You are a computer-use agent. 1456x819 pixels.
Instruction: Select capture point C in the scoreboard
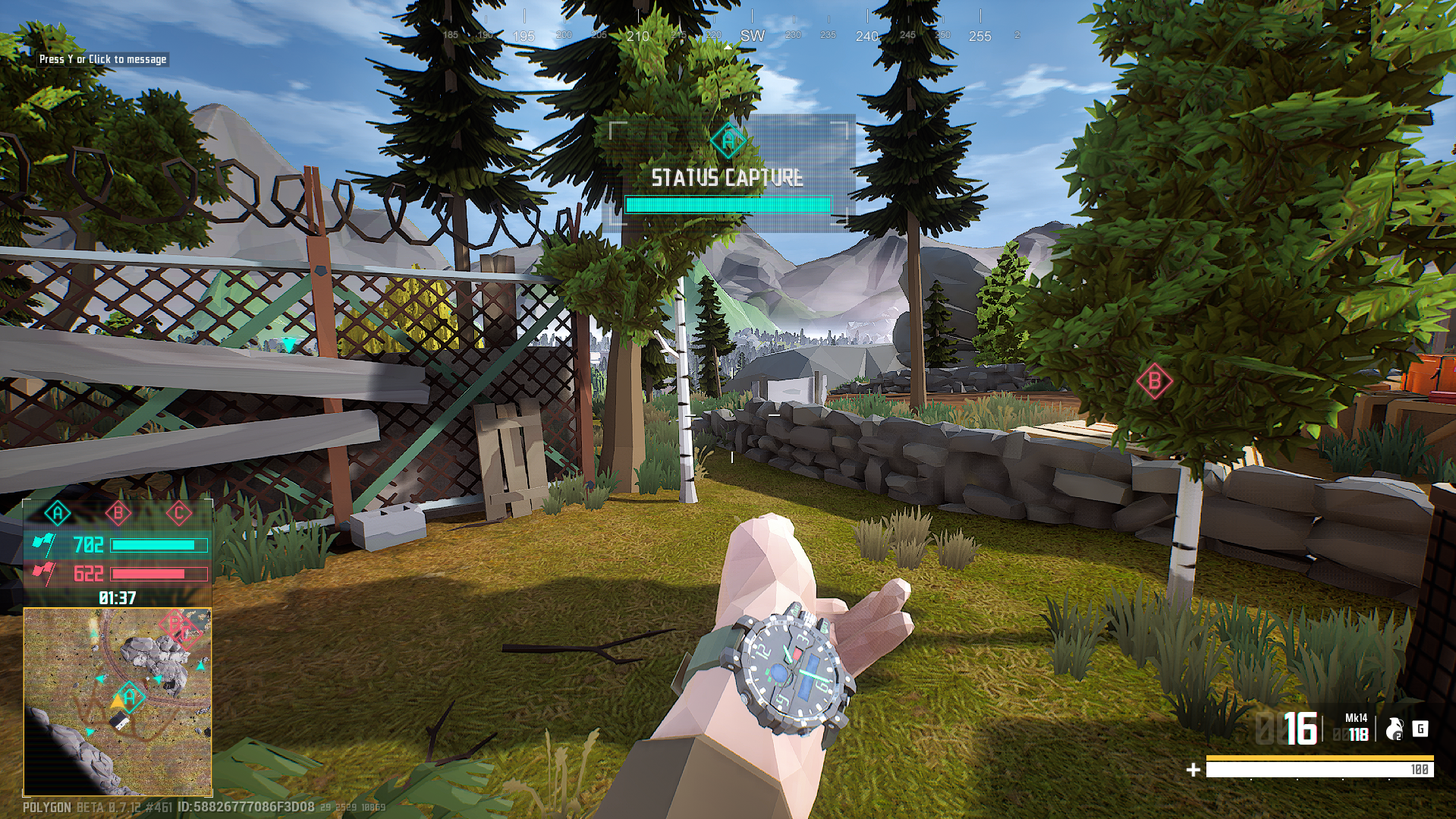179,514
